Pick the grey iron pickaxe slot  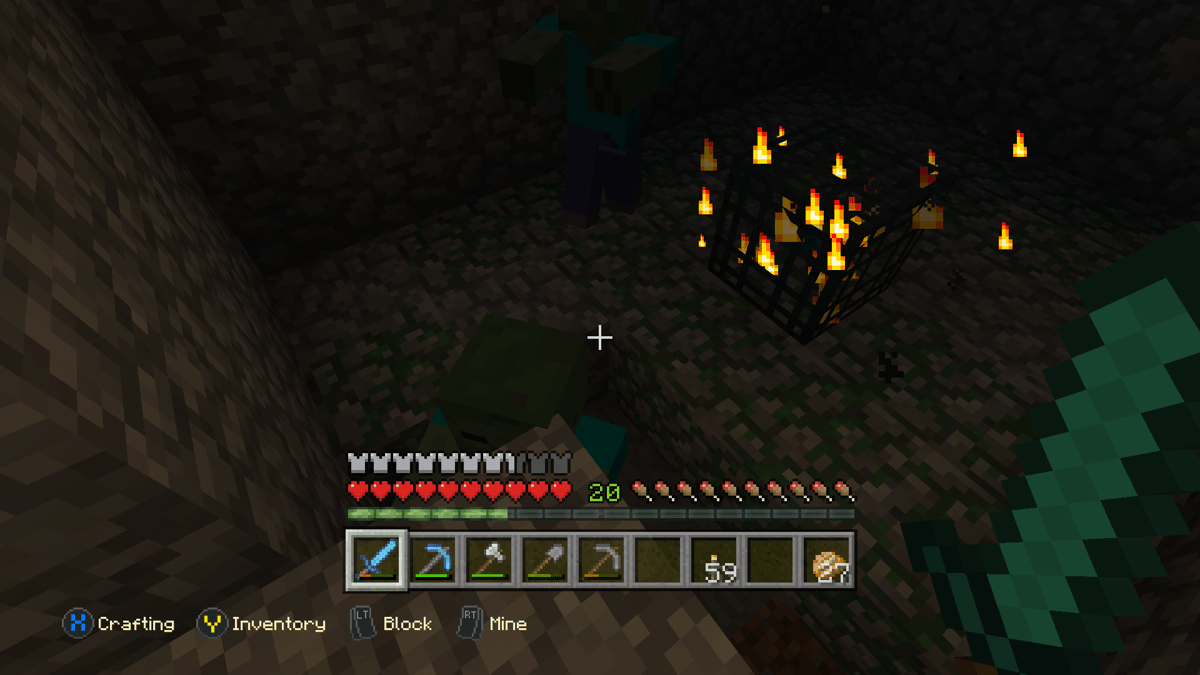click(x=602, y=560)
